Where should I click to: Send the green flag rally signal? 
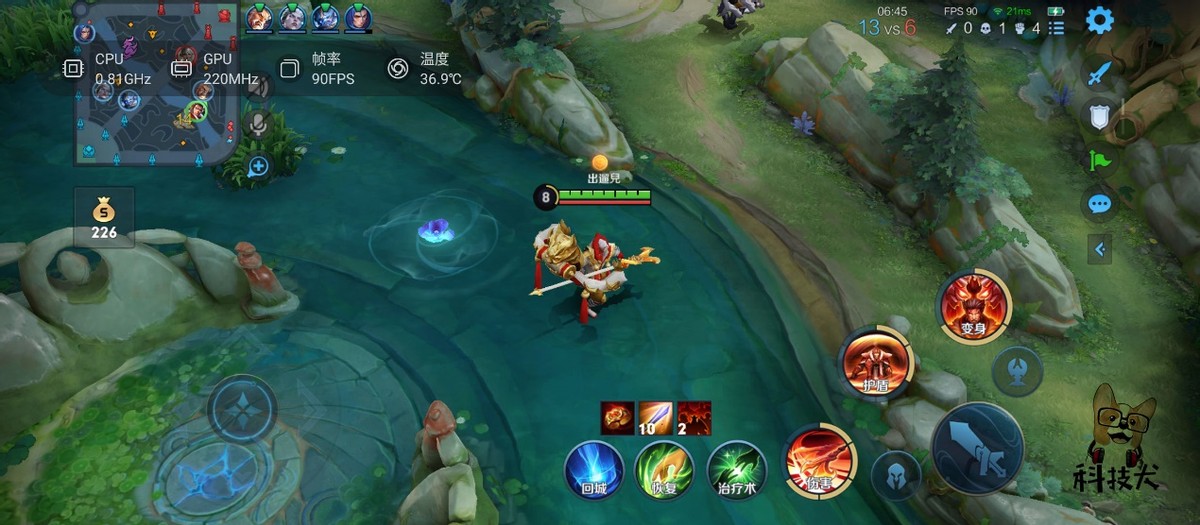pos(1100,161)
